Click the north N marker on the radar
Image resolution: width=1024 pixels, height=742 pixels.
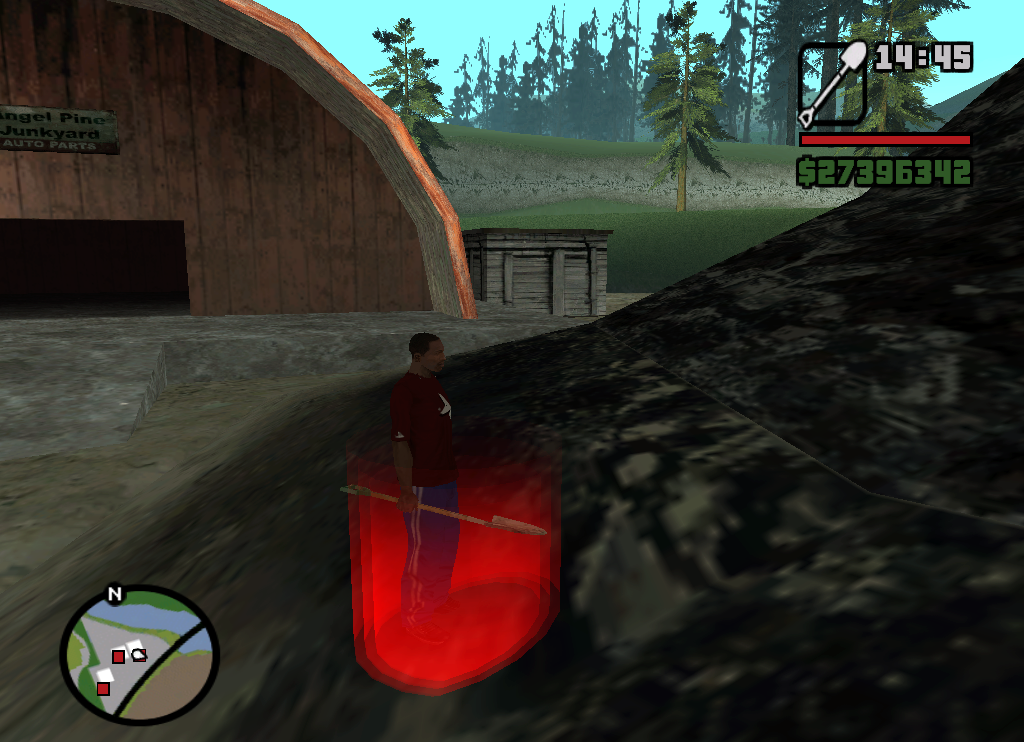[115, 595]
